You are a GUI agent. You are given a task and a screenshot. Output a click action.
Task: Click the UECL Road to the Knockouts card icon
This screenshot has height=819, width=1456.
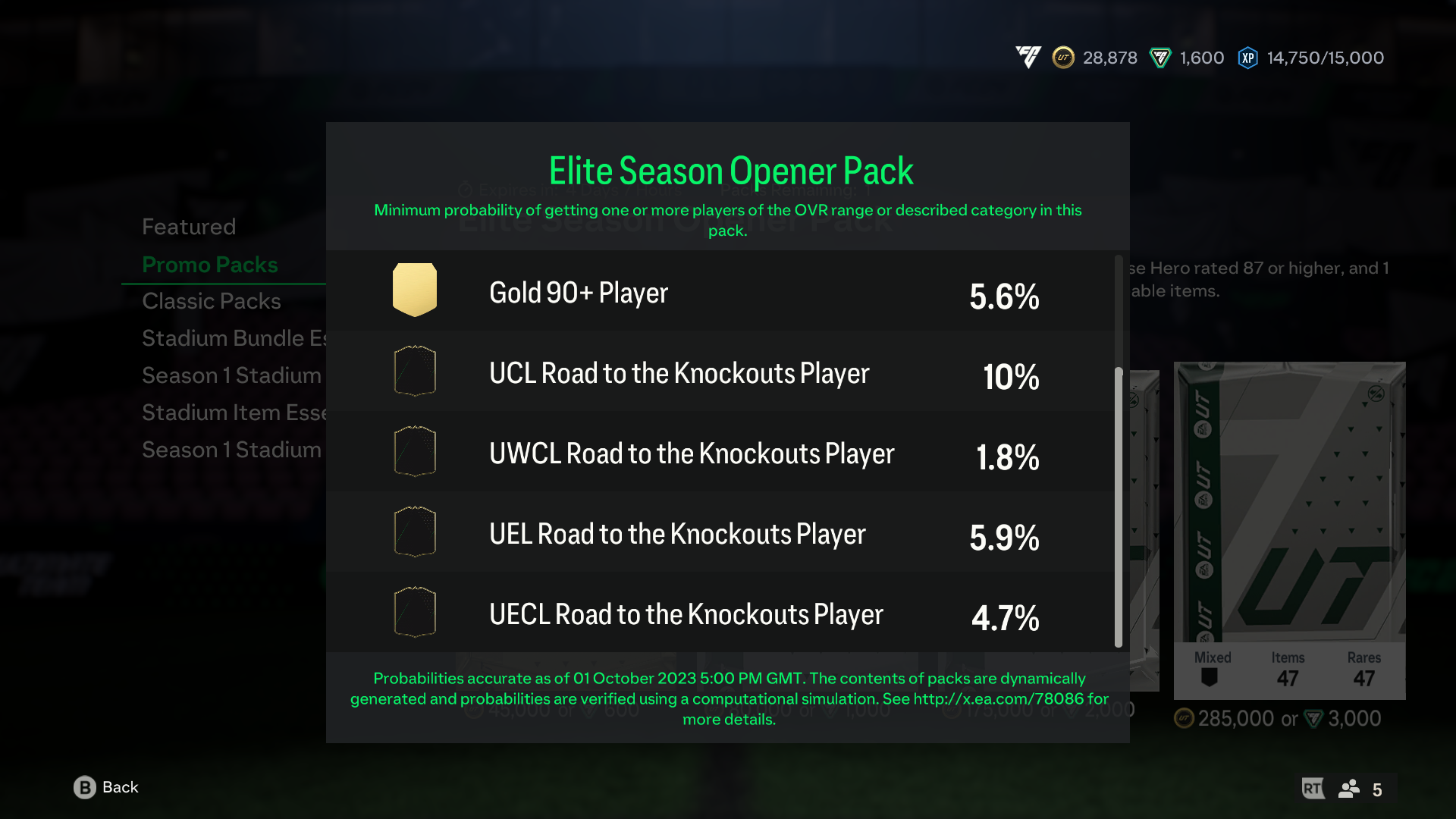[414, 612]
